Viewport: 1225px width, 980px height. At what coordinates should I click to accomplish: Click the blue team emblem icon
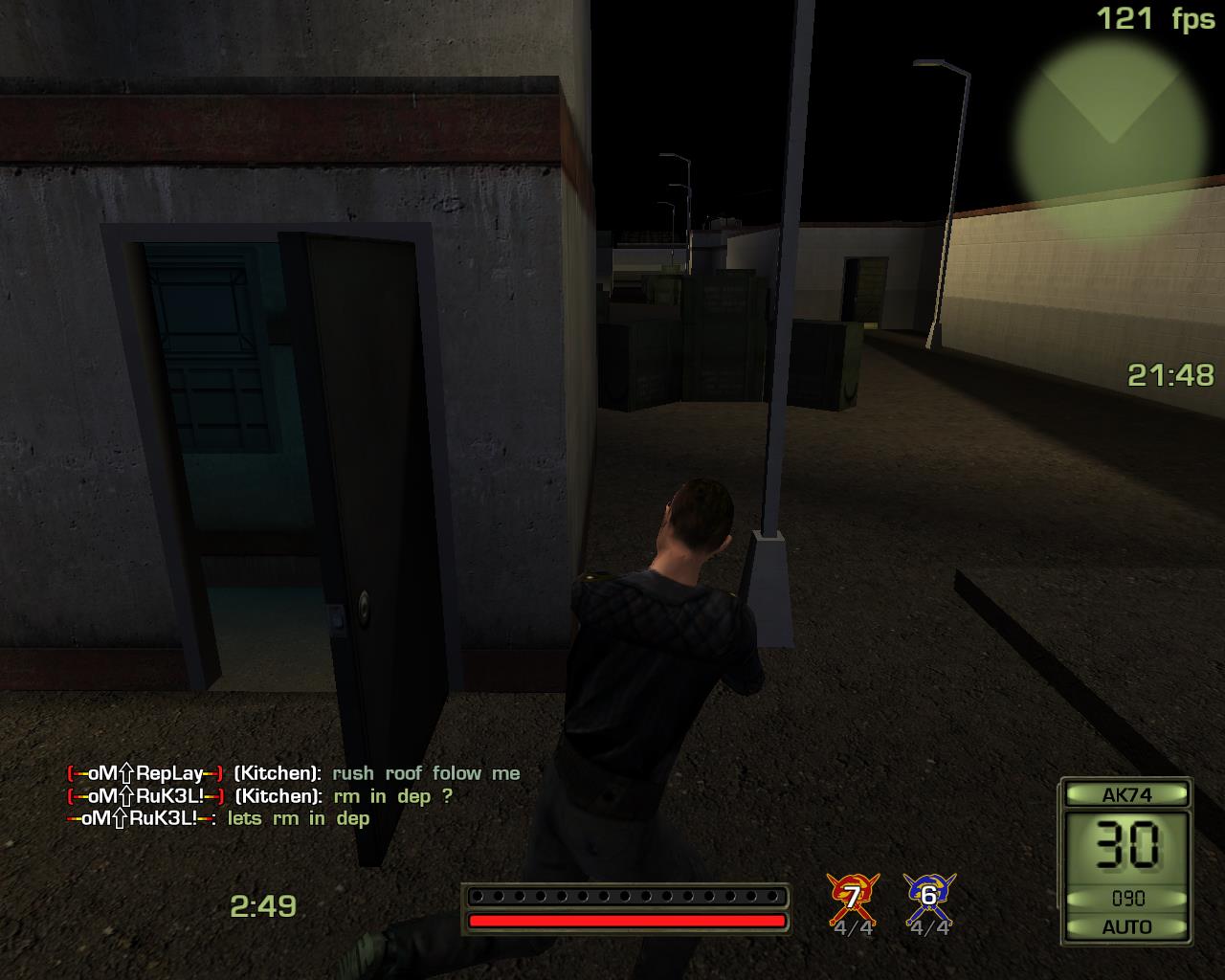click(x=927, y=897)
